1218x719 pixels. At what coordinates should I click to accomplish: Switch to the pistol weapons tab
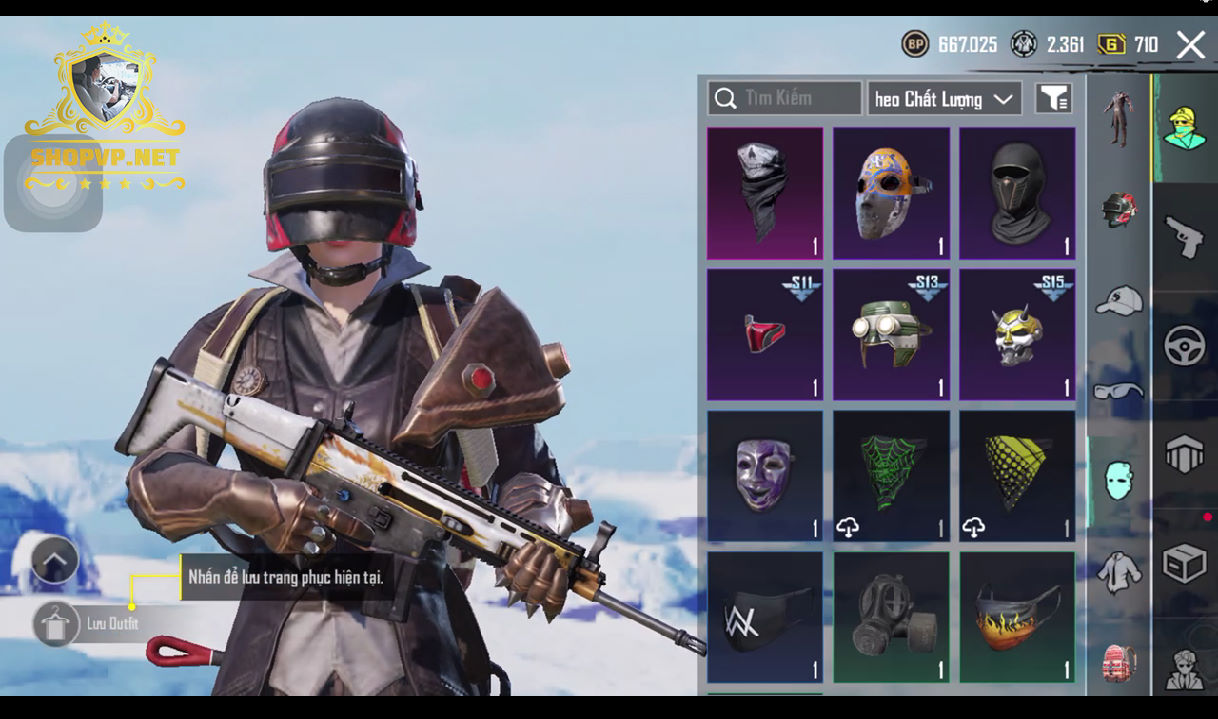pos(1185,236)
